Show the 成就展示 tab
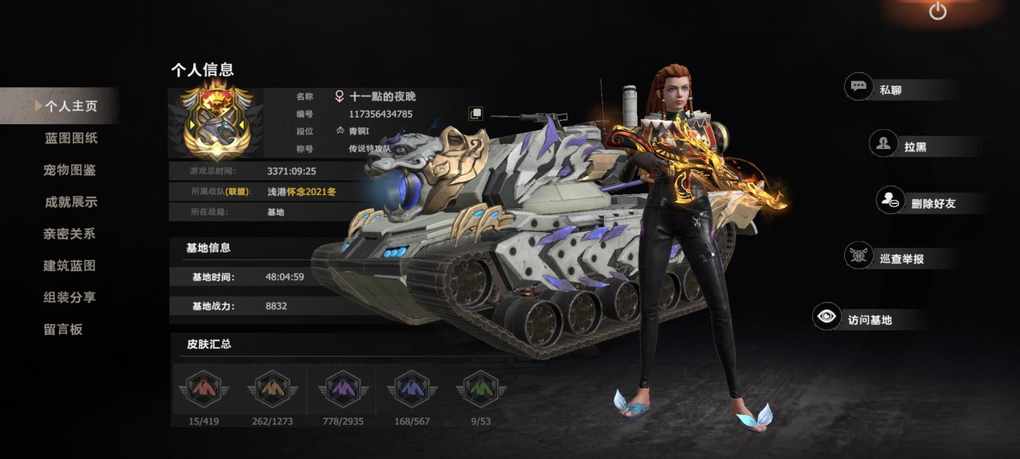Viewport: 1020px width, 459px height. [x=71, y=202]
